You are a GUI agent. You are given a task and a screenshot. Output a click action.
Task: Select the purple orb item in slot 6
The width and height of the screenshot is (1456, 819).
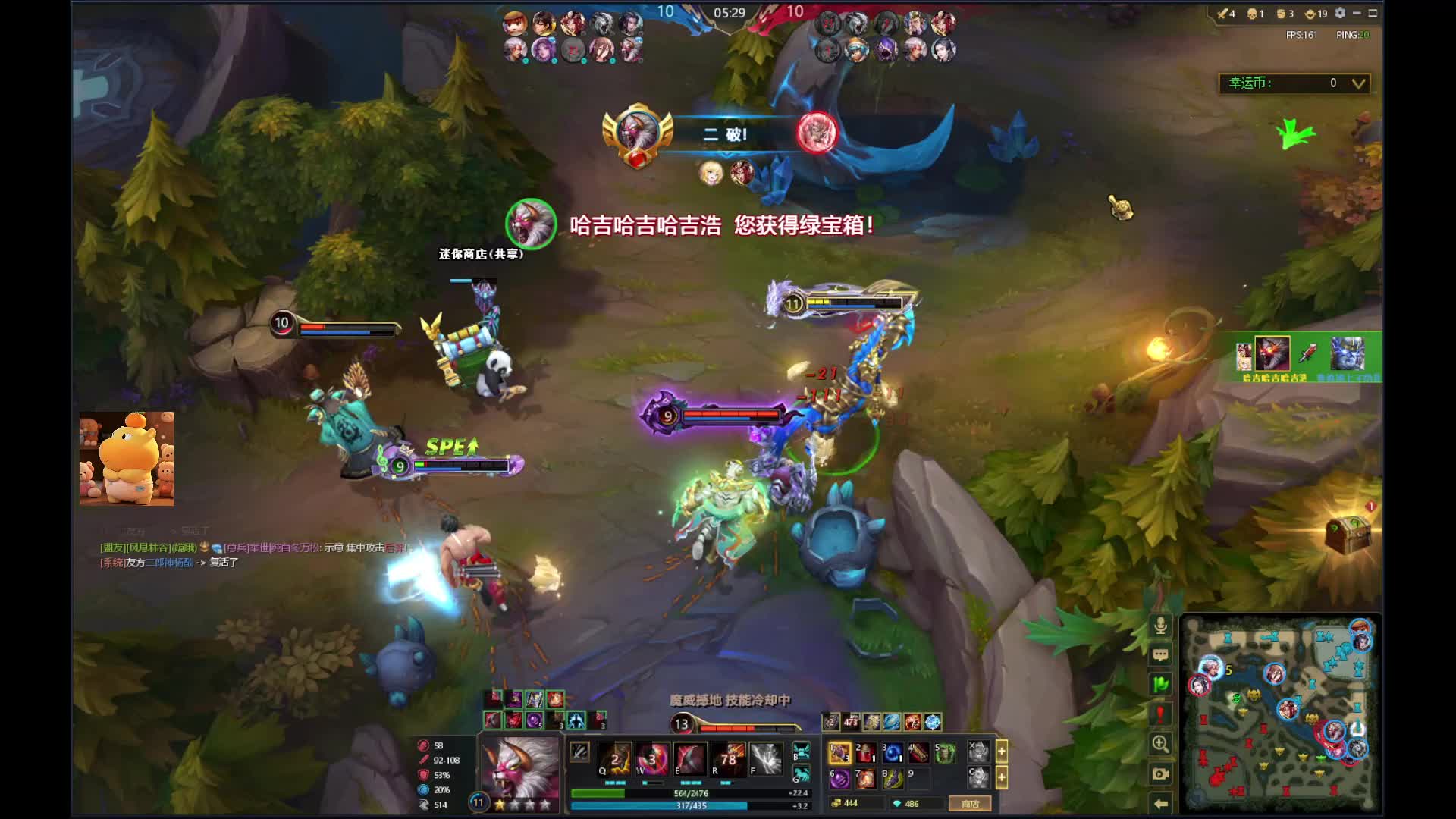[x=839, y=779]
